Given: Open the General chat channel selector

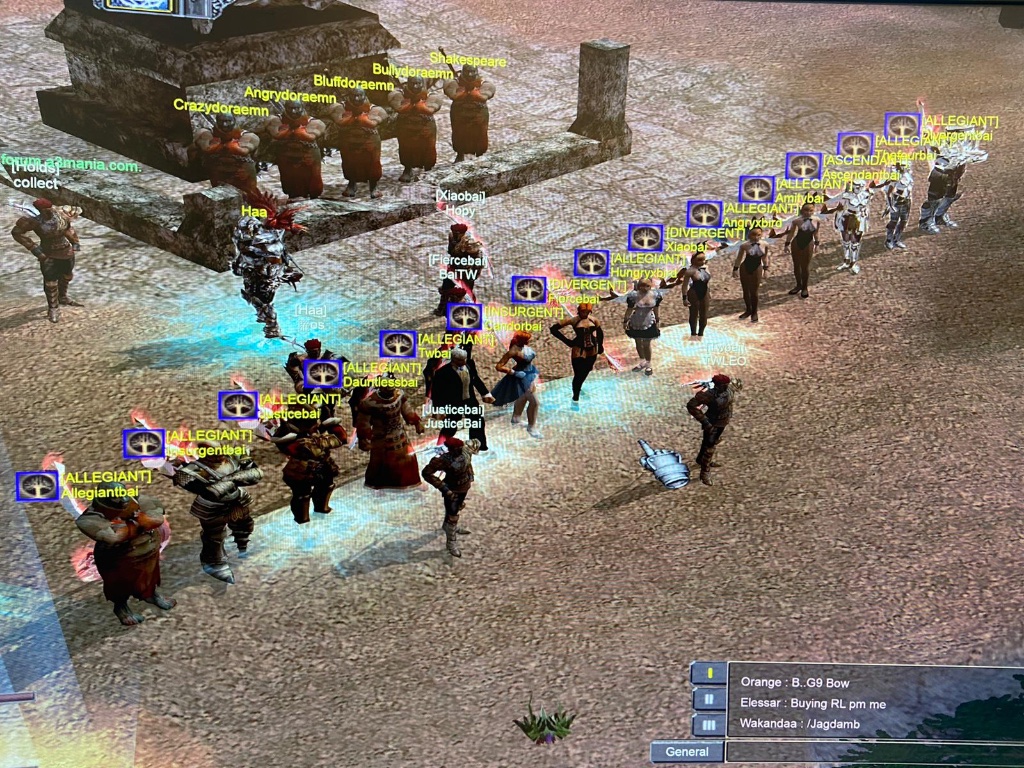Looking at the screenshot, I should [x=687, y=752].
